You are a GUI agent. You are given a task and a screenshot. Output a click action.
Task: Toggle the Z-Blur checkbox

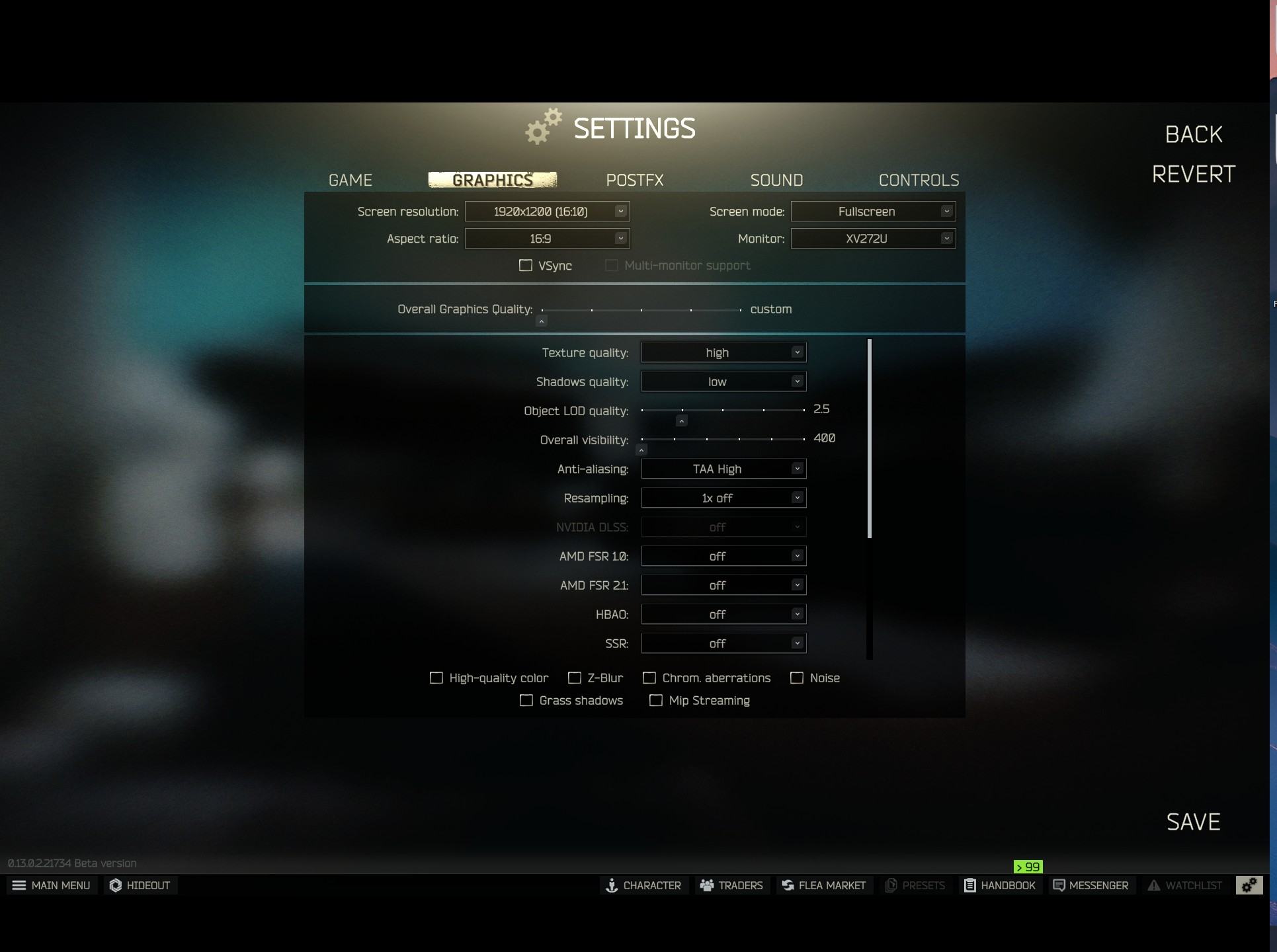[575, 678]
